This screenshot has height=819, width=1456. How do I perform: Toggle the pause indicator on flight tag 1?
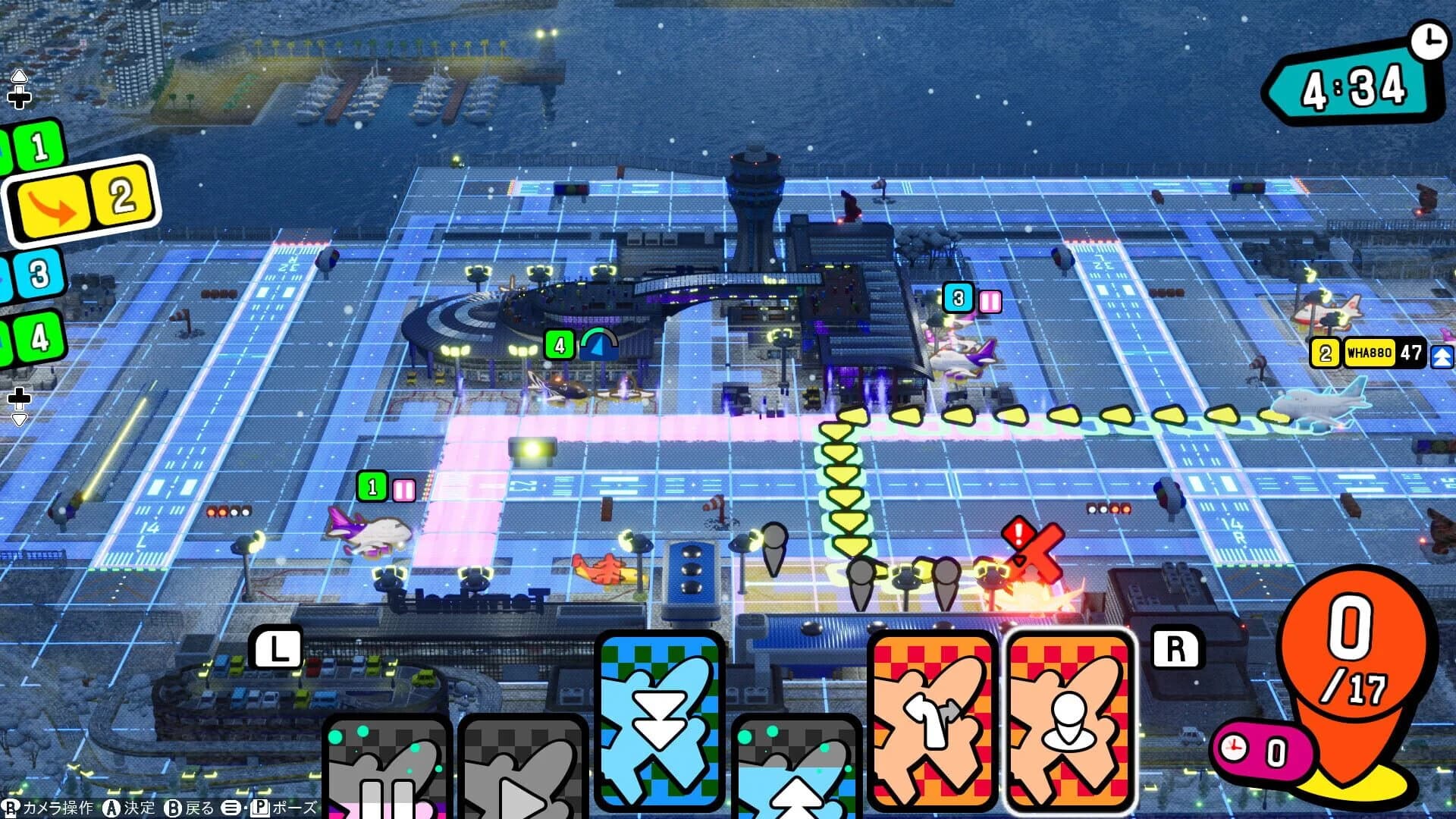[404, 491]
